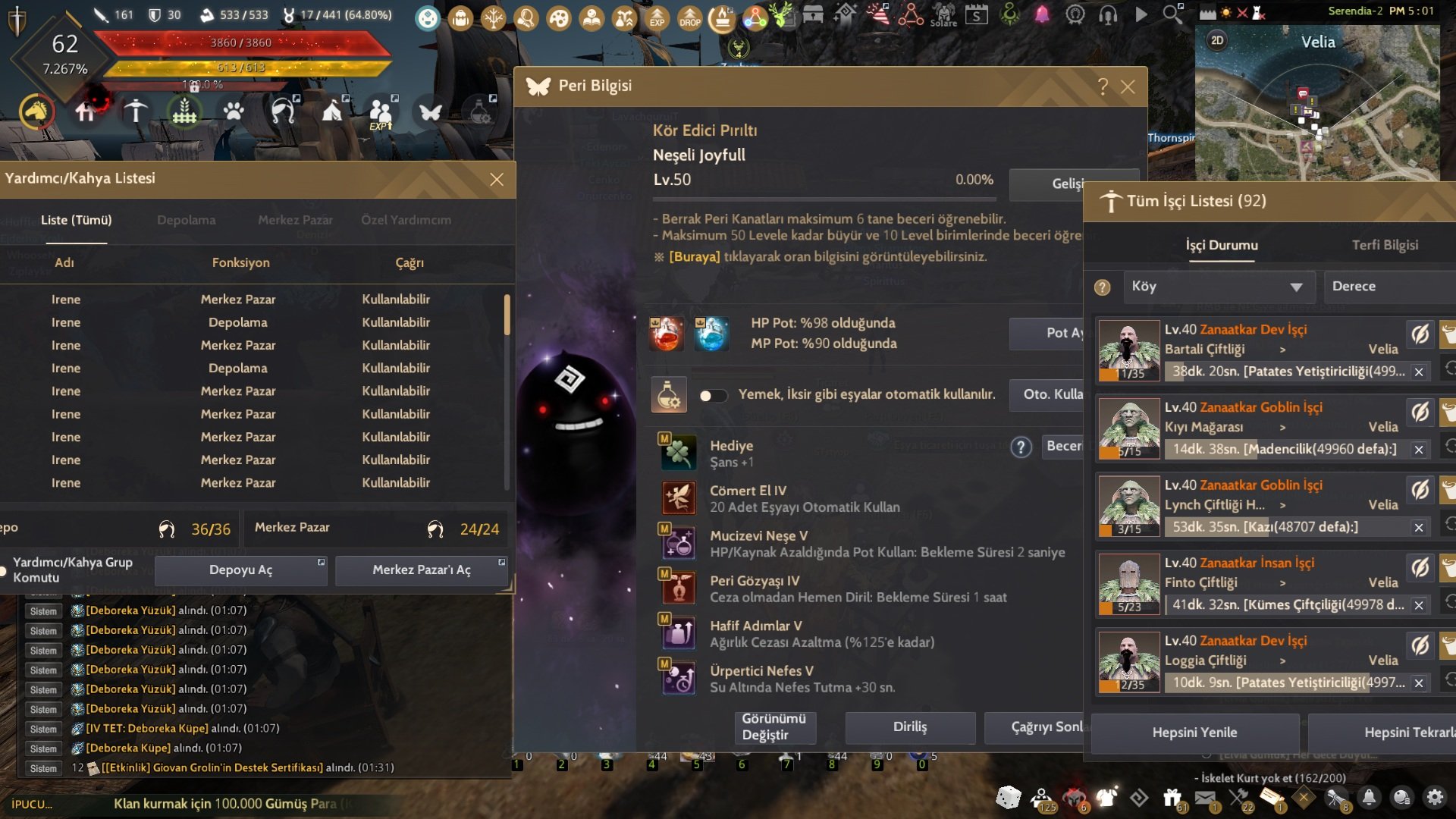Switch to the Terfi Bilgisi tab
This screenshot has width=1456, height=819.
pos(1385,245)
